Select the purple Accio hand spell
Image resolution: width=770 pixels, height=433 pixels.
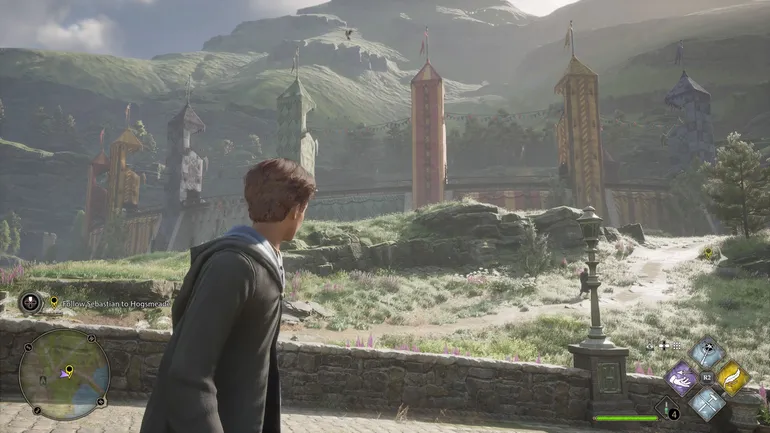(x=682, y=378)
